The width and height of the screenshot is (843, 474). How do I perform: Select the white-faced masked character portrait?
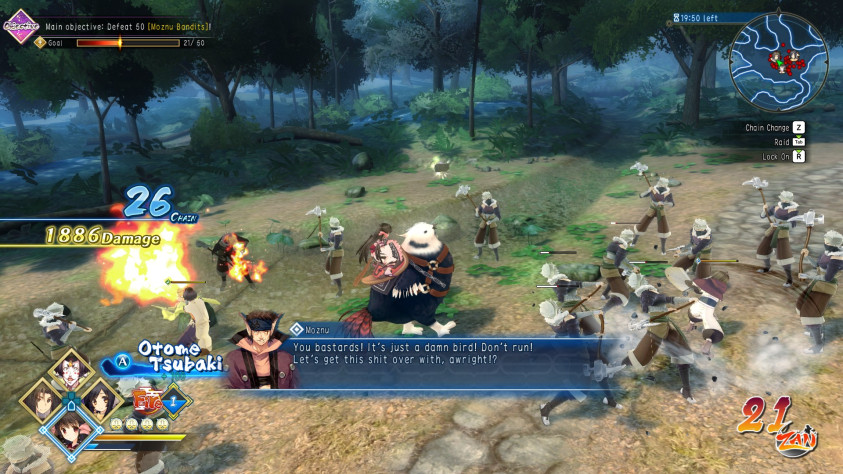(70, 370)
